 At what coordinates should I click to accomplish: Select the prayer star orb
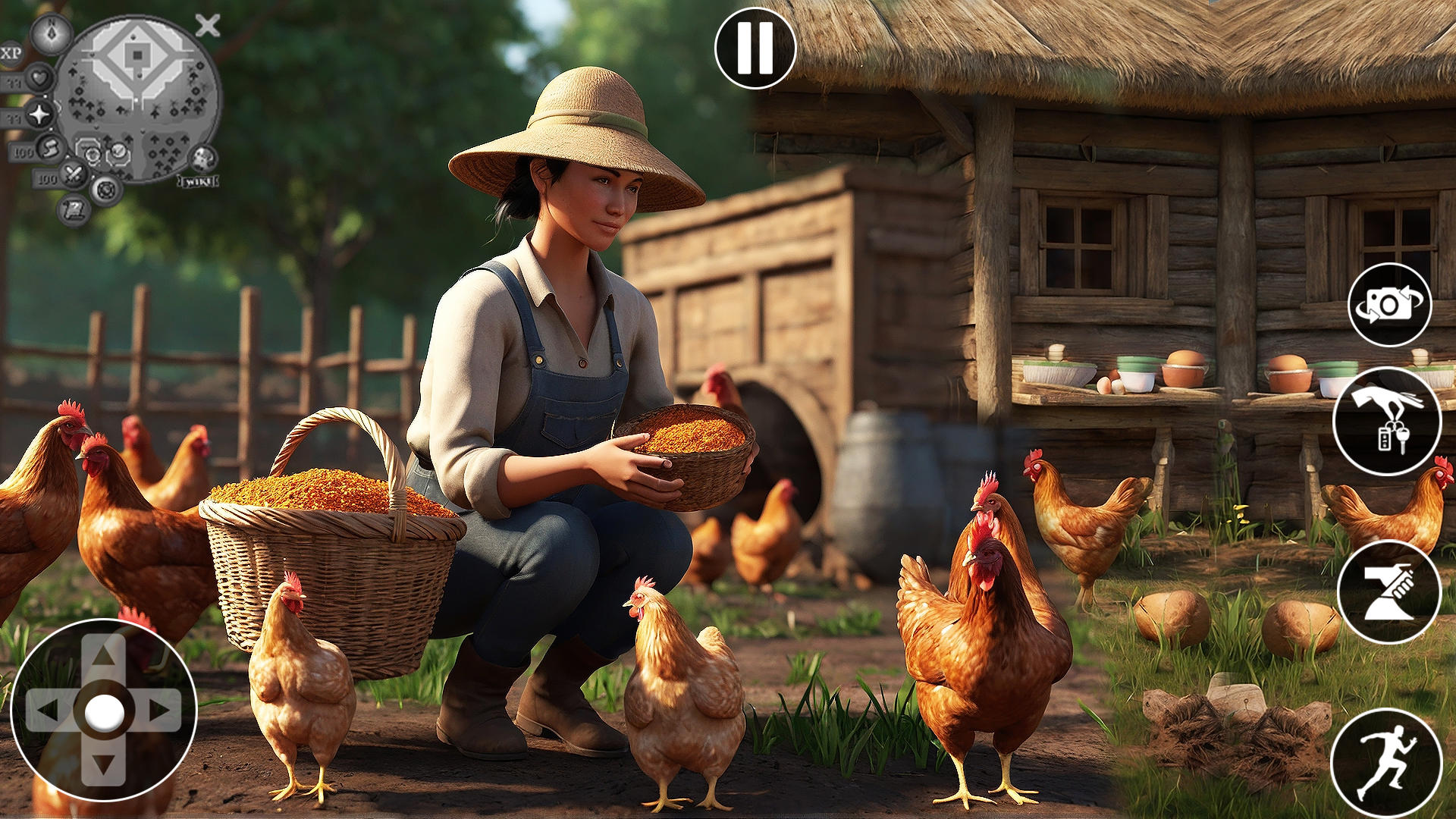click(38, 115)
